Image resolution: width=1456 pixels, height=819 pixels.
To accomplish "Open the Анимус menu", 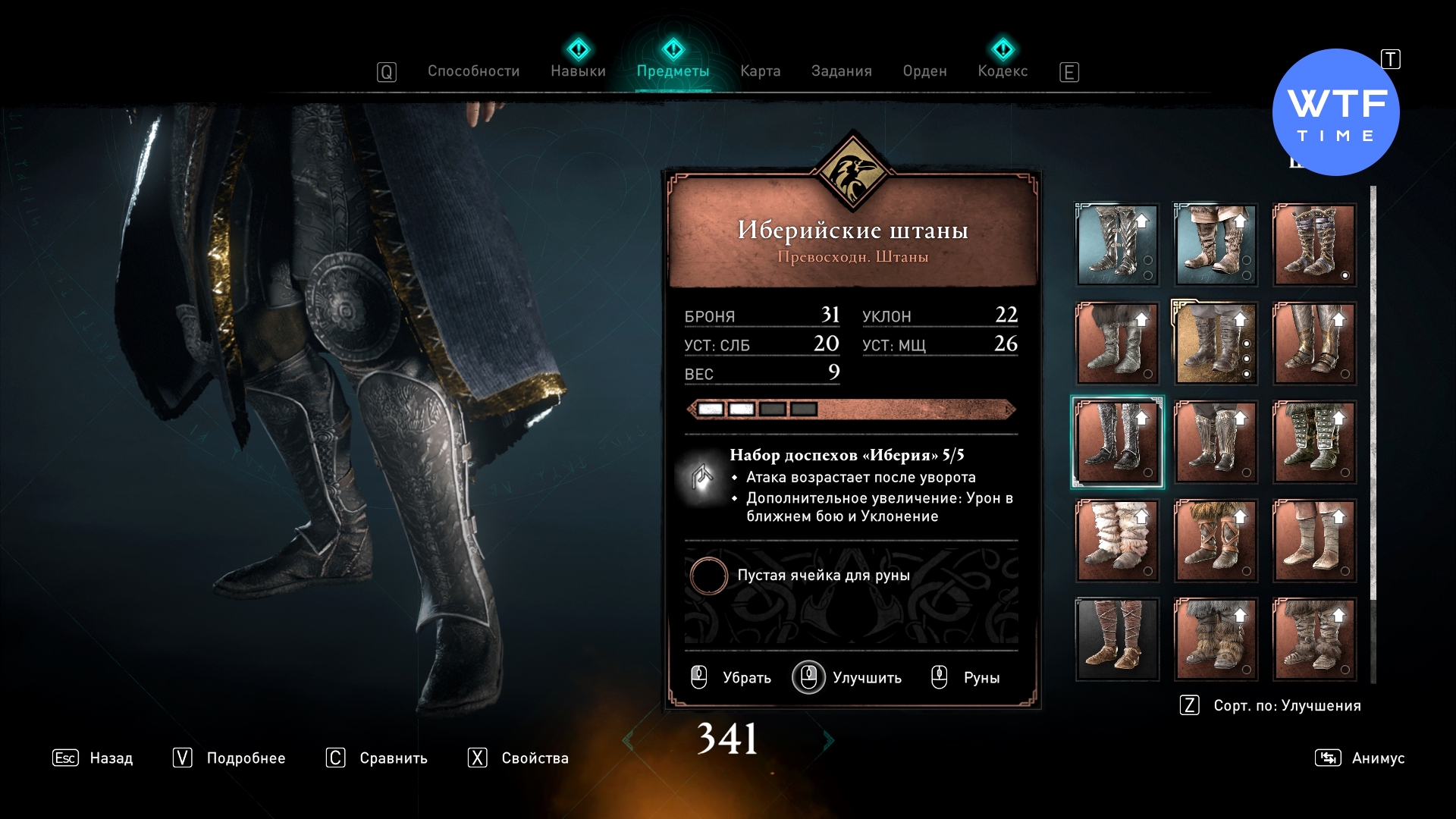I will (1360, 758).
